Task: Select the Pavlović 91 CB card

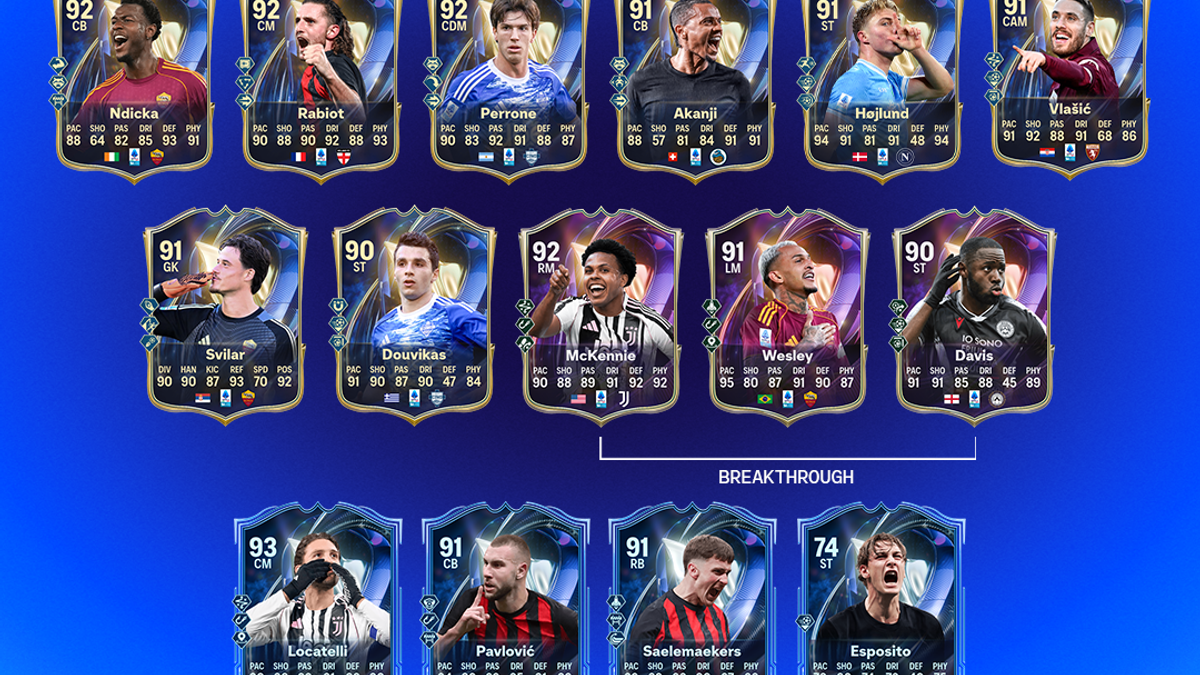Action: click(x=506, y=590)
